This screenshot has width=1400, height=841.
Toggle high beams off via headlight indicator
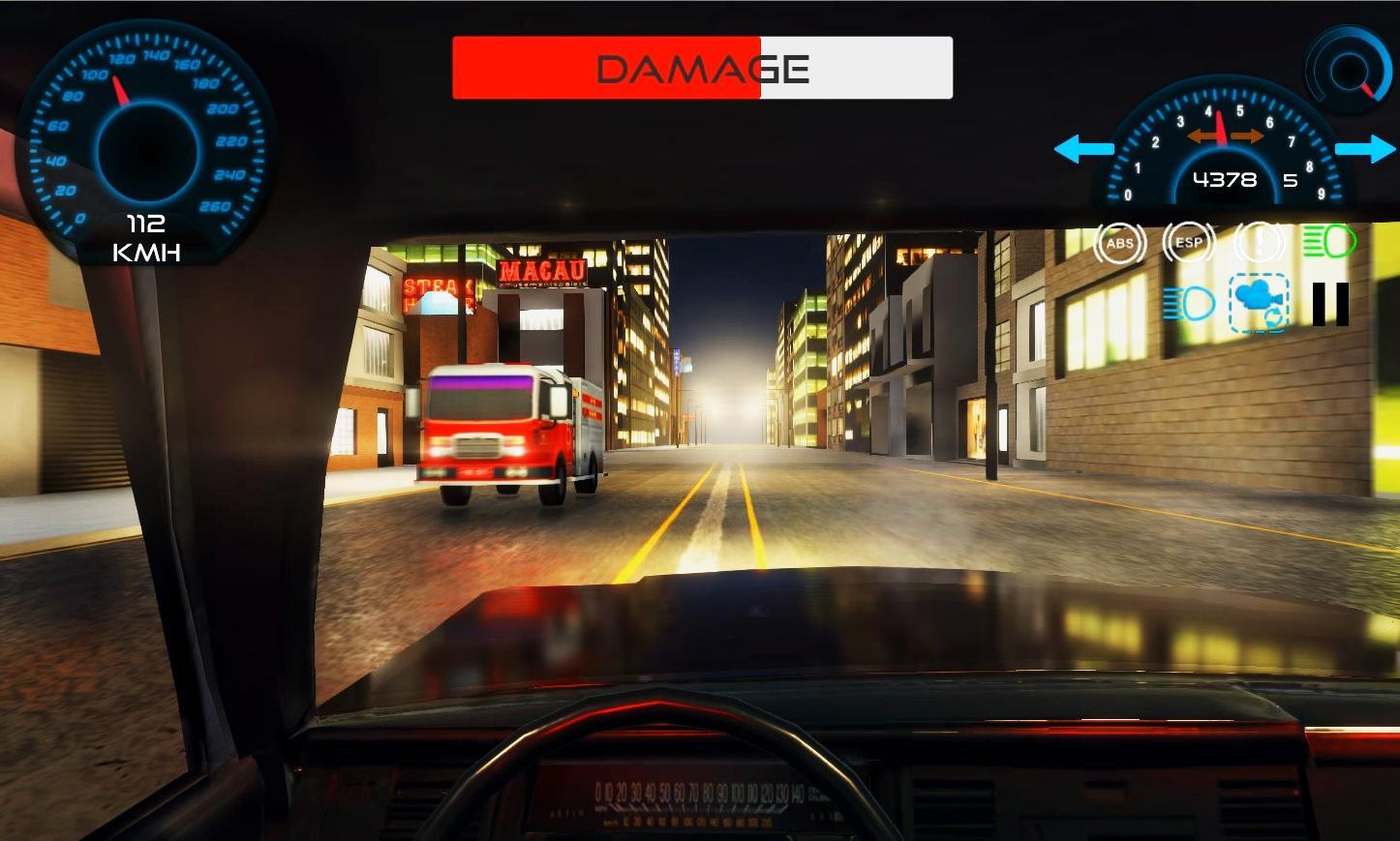[1328, 243]
